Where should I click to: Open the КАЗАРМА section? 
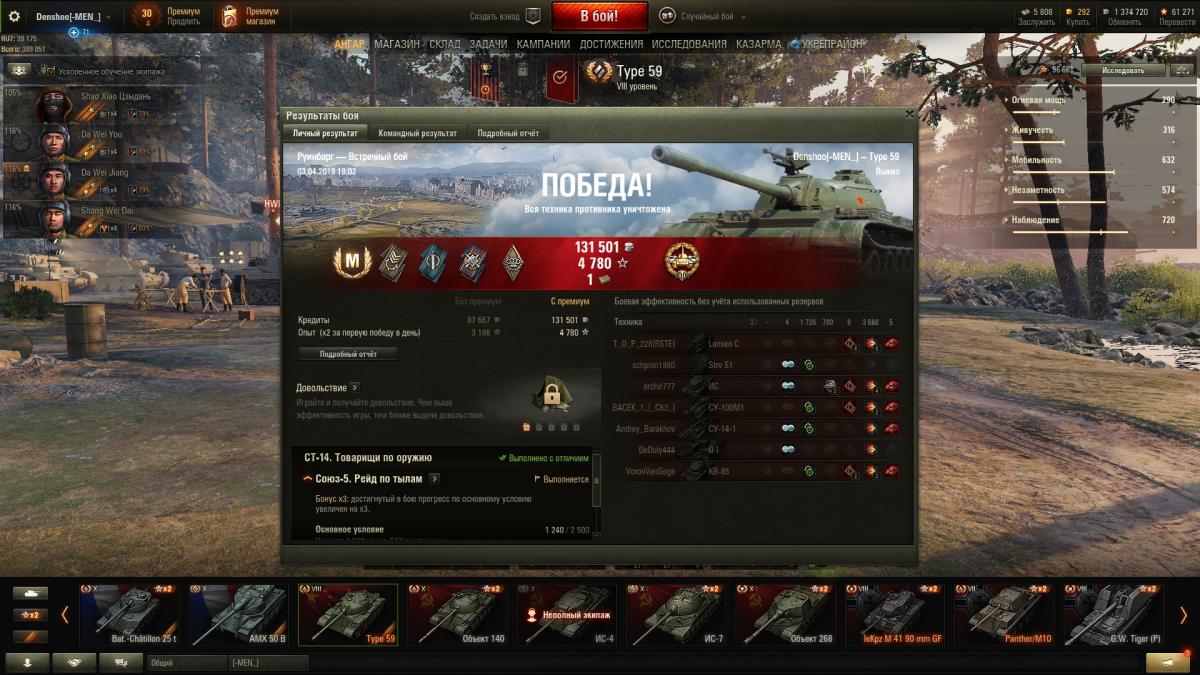click(x=759, y=45)
